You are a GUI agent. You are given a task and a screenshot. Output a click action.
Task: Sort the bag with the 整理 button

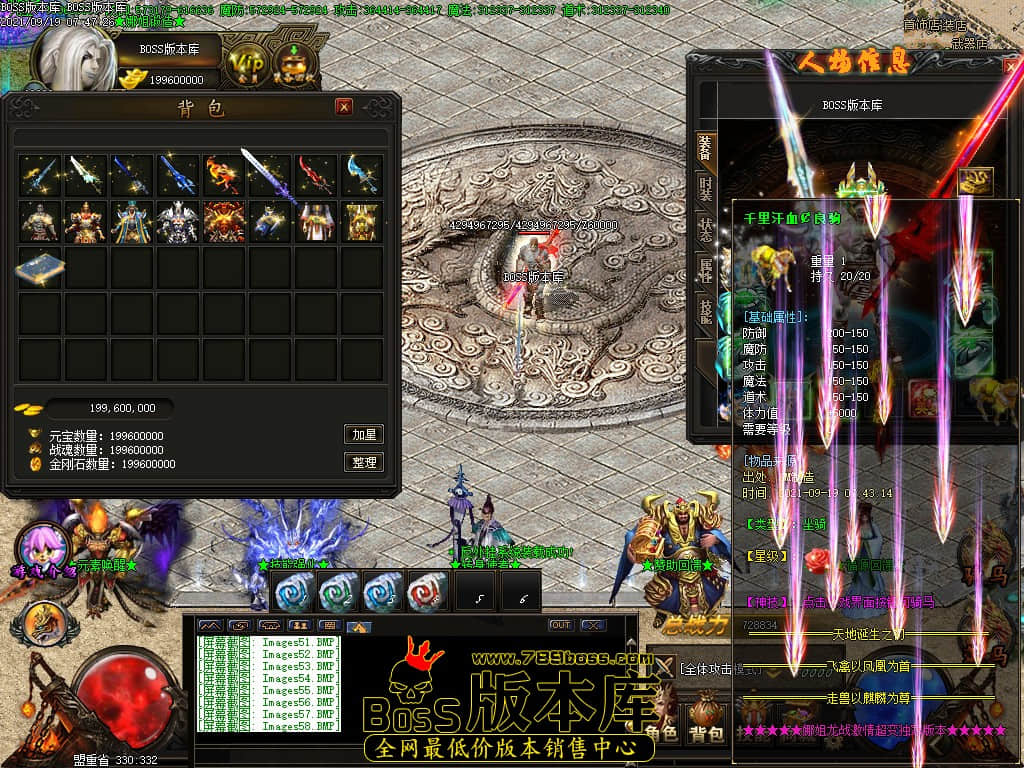pos(364,462)
